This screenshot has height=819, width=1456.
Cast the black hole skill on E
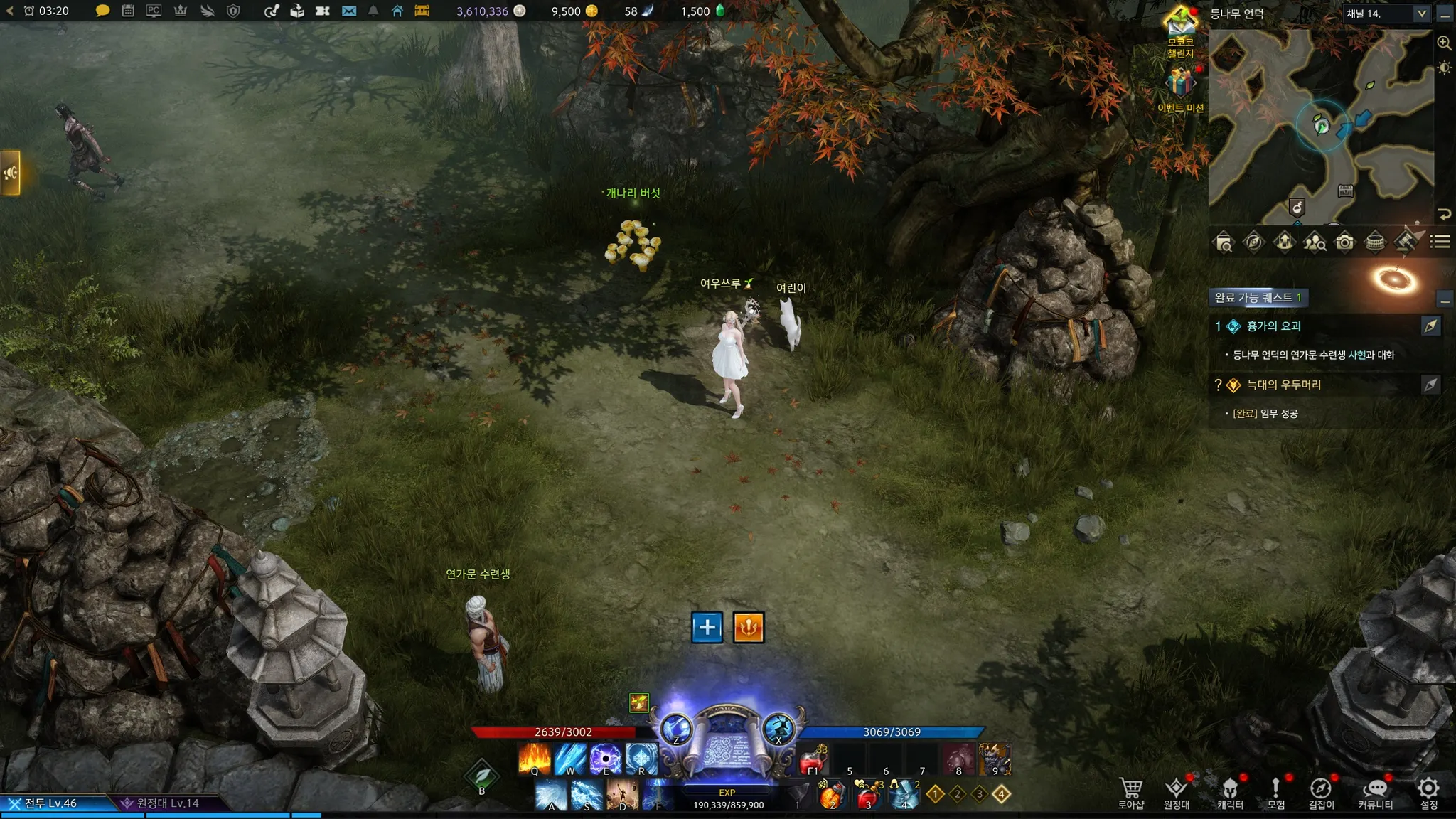606,759
